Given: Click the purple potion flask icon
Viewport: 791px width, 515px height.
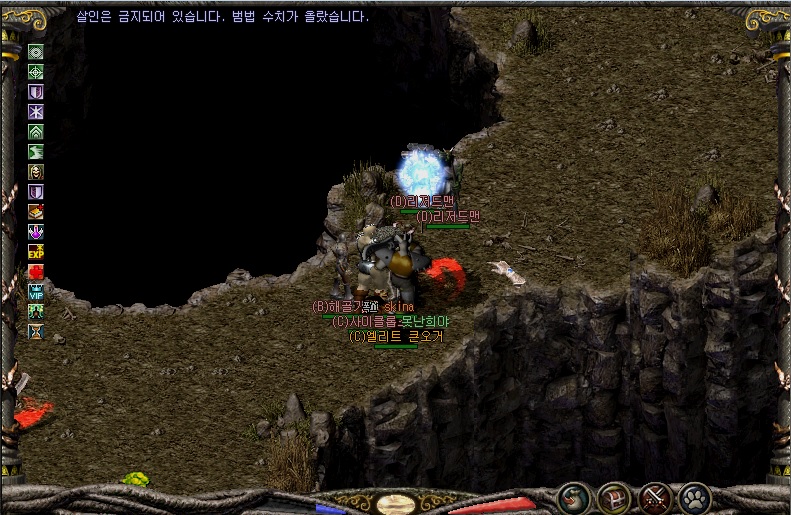Looking at the screenshot, I should [x=36, y=232].
